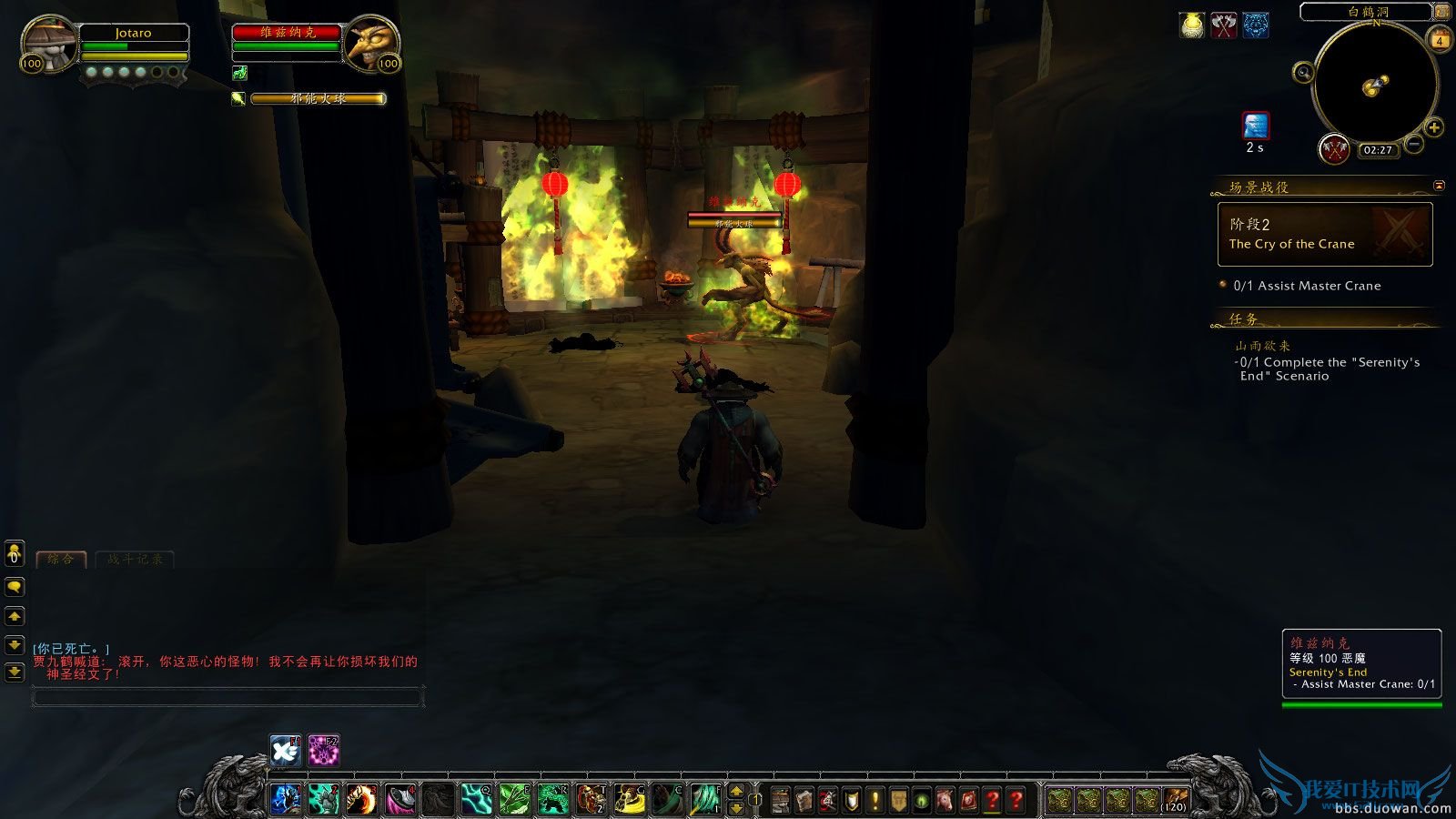Click the magnifying glass minimap tracking icon
The image size is (1456, 819).
pyautogui.click(x=1303, y=72)
